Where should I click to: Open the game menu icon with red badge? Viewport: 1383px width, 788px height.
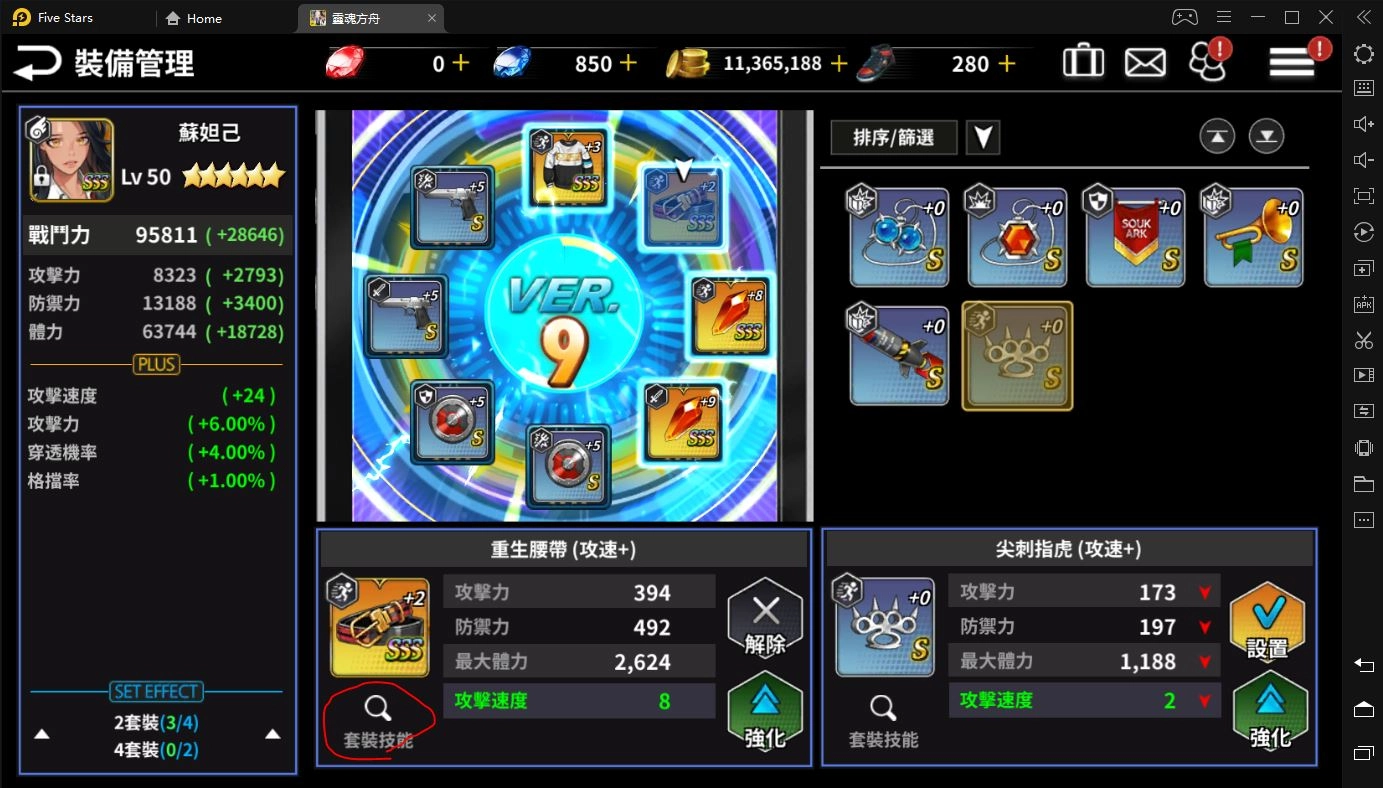[x=1290, y=60]
